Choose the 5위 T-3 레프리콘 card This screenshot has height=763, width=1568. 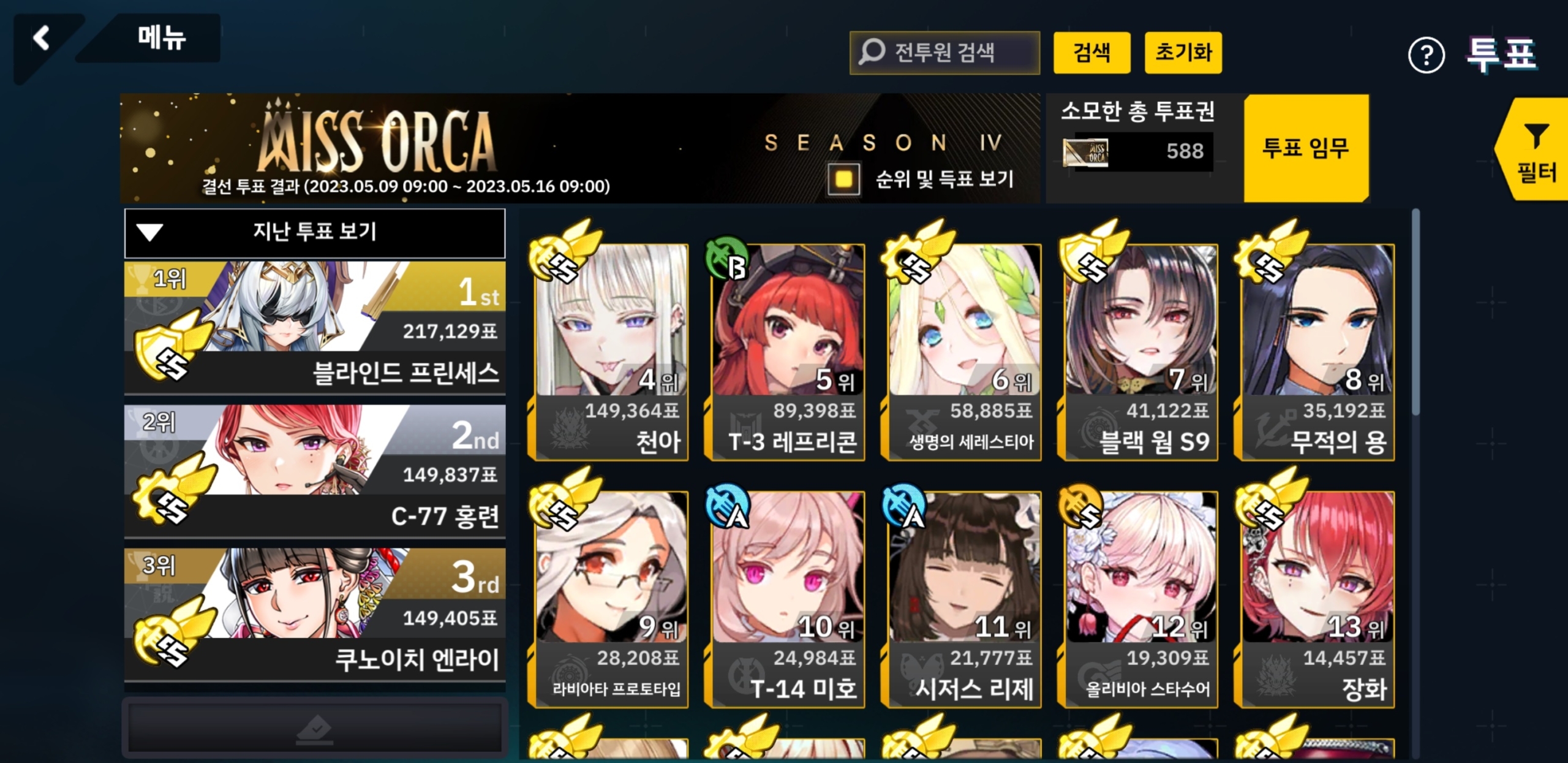[x=788, y=352]
